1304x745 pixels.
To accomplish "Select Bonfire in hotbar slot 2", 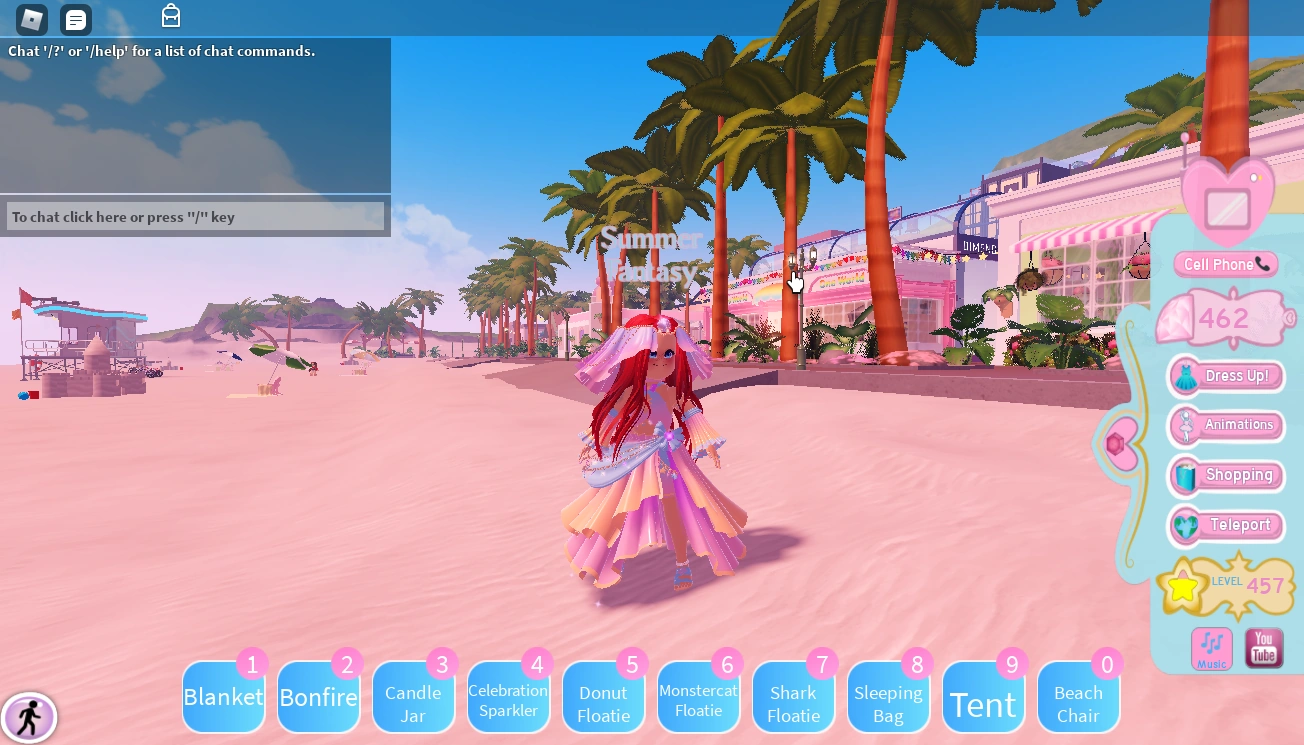I will pyautogui.click(x=318, y=697).
